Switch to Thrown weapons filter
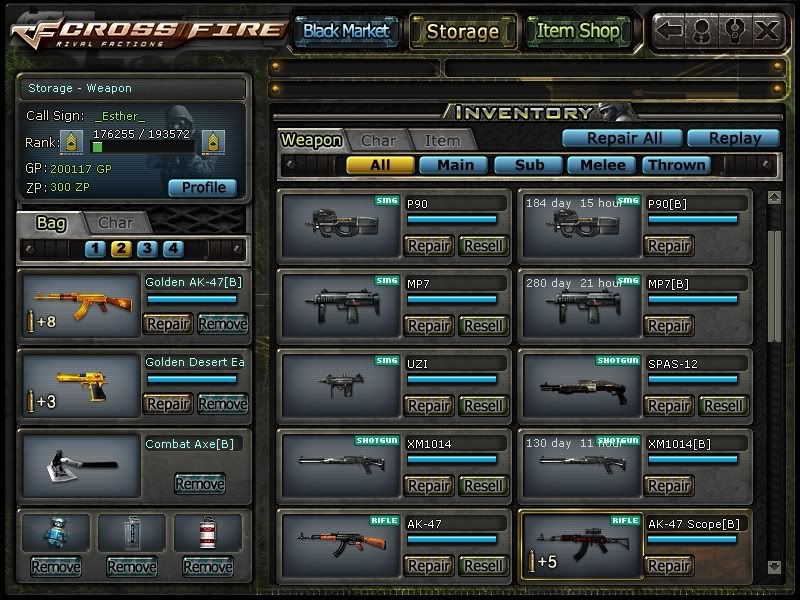 [677, 165]
